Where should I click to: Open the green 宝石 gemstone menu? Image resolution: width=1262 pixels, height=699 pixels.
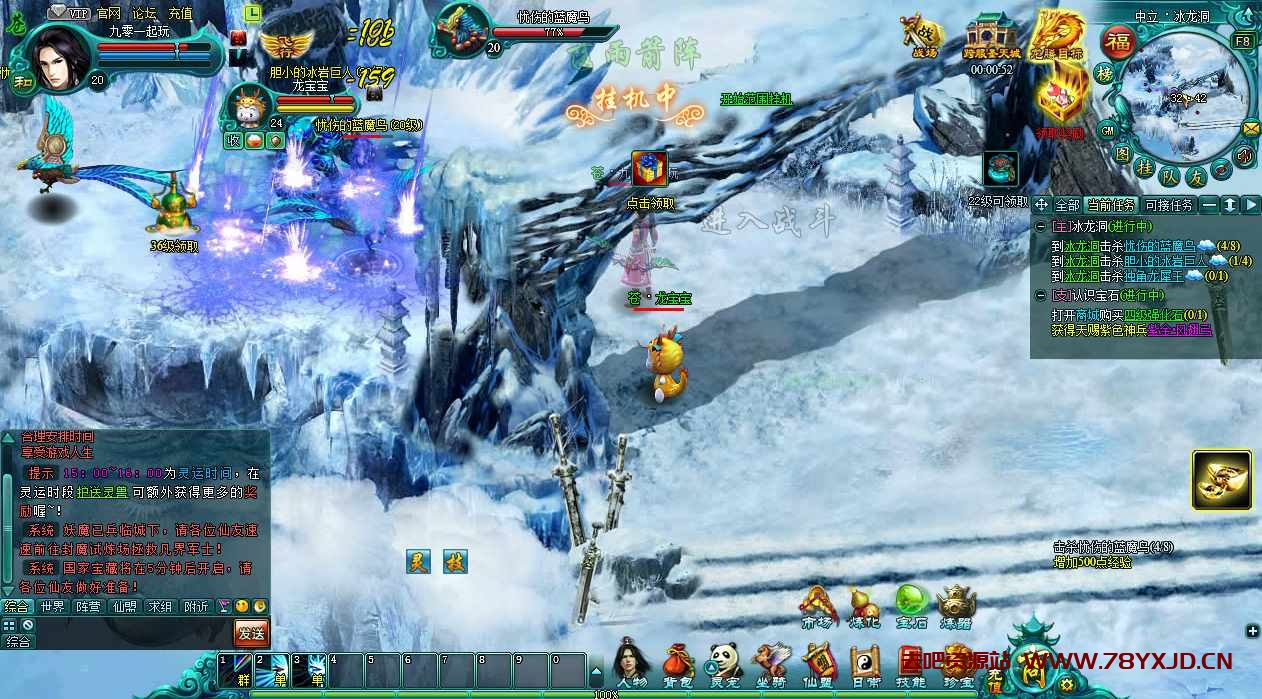coord(910,604)
